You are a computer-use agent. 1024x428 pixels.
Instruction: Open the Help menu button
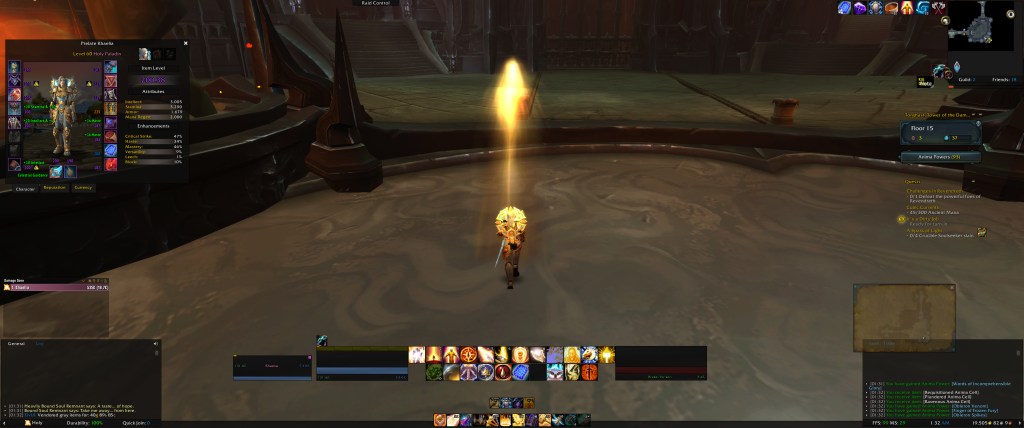(33, 423)
